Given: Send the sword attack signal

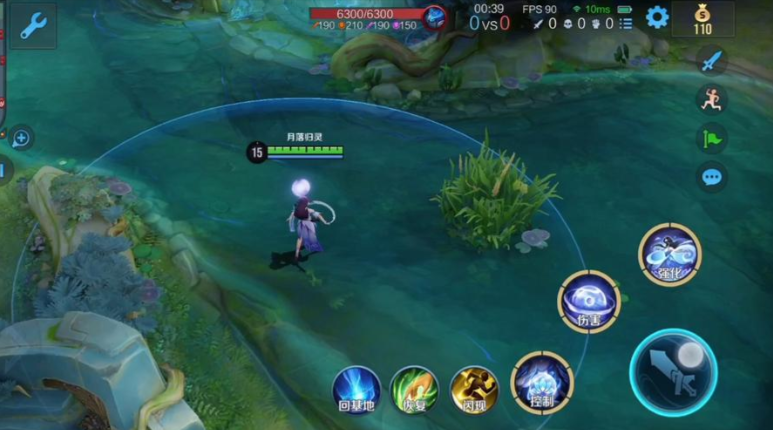Looking at the screenshot, I should tap(711, 60).
